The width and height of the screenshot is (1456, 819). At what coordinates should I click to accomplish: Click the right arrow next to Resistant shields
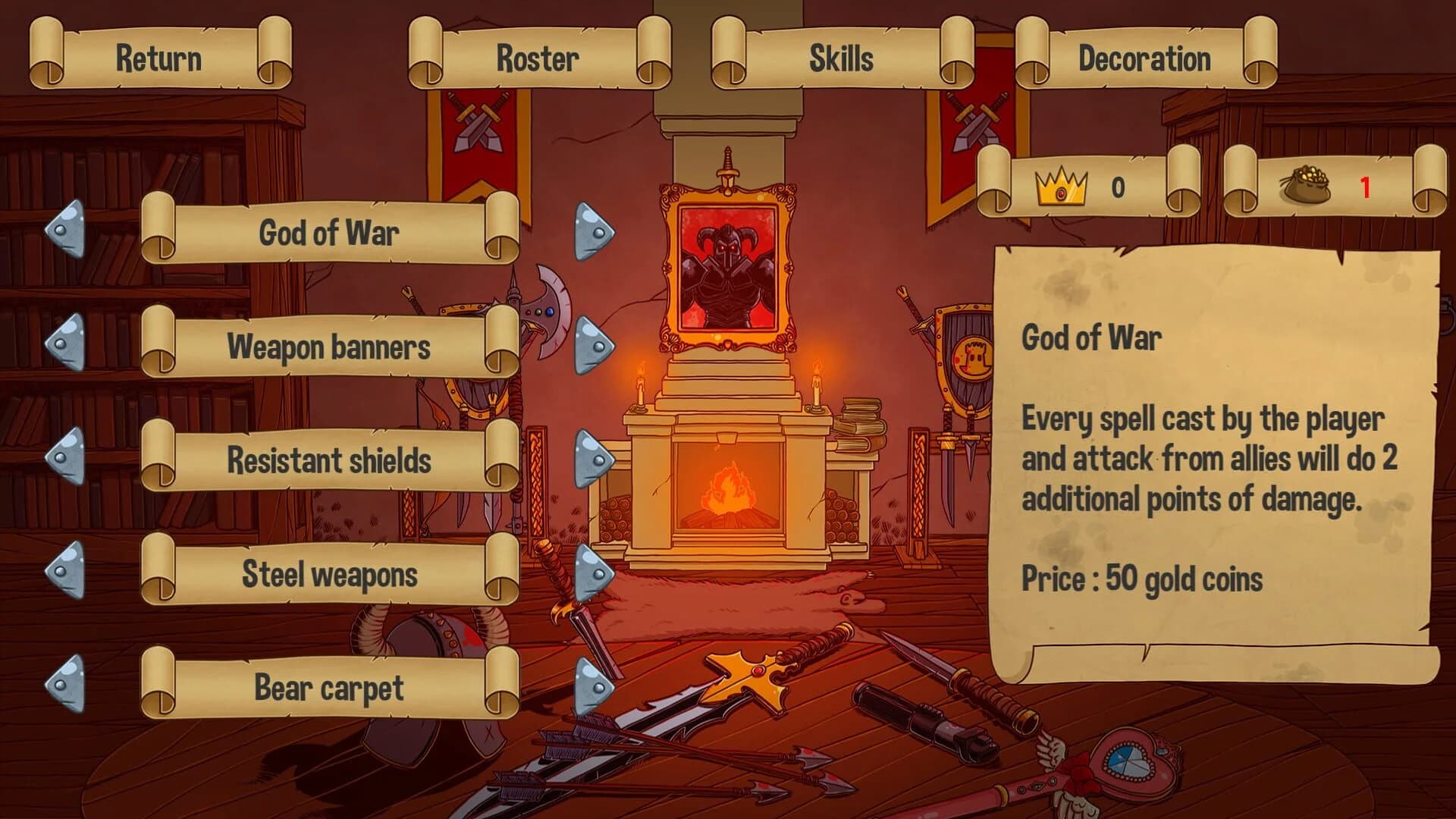pos(595,459)
